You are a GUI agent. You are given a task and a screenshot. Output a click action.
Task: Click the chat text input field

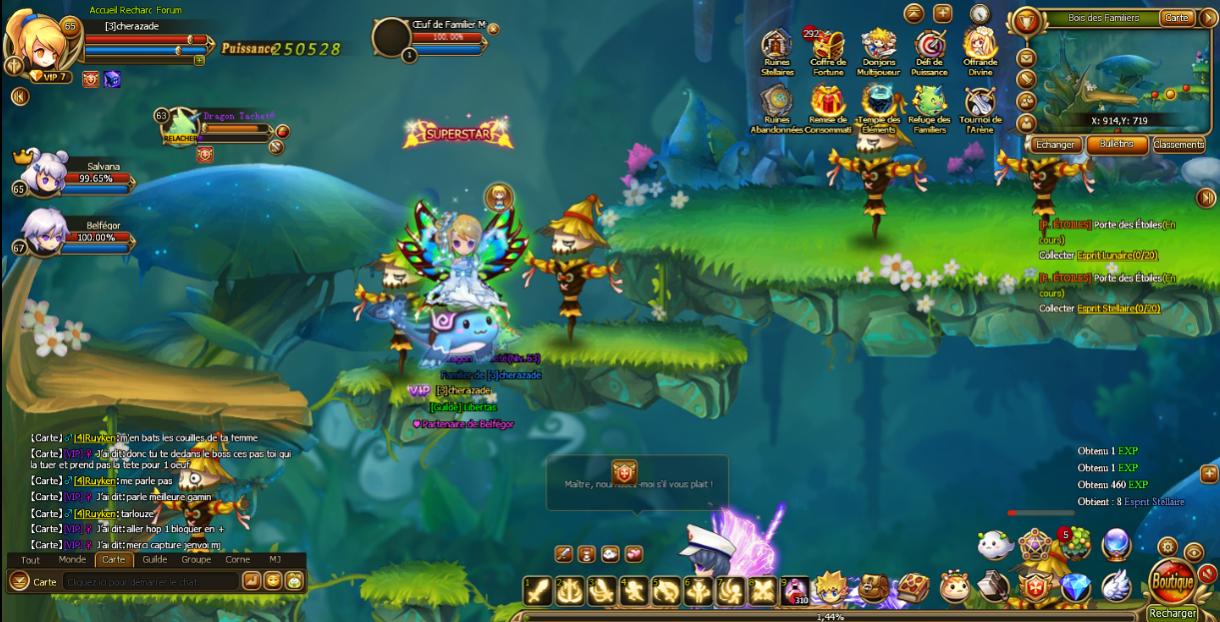tap(150, 581)
